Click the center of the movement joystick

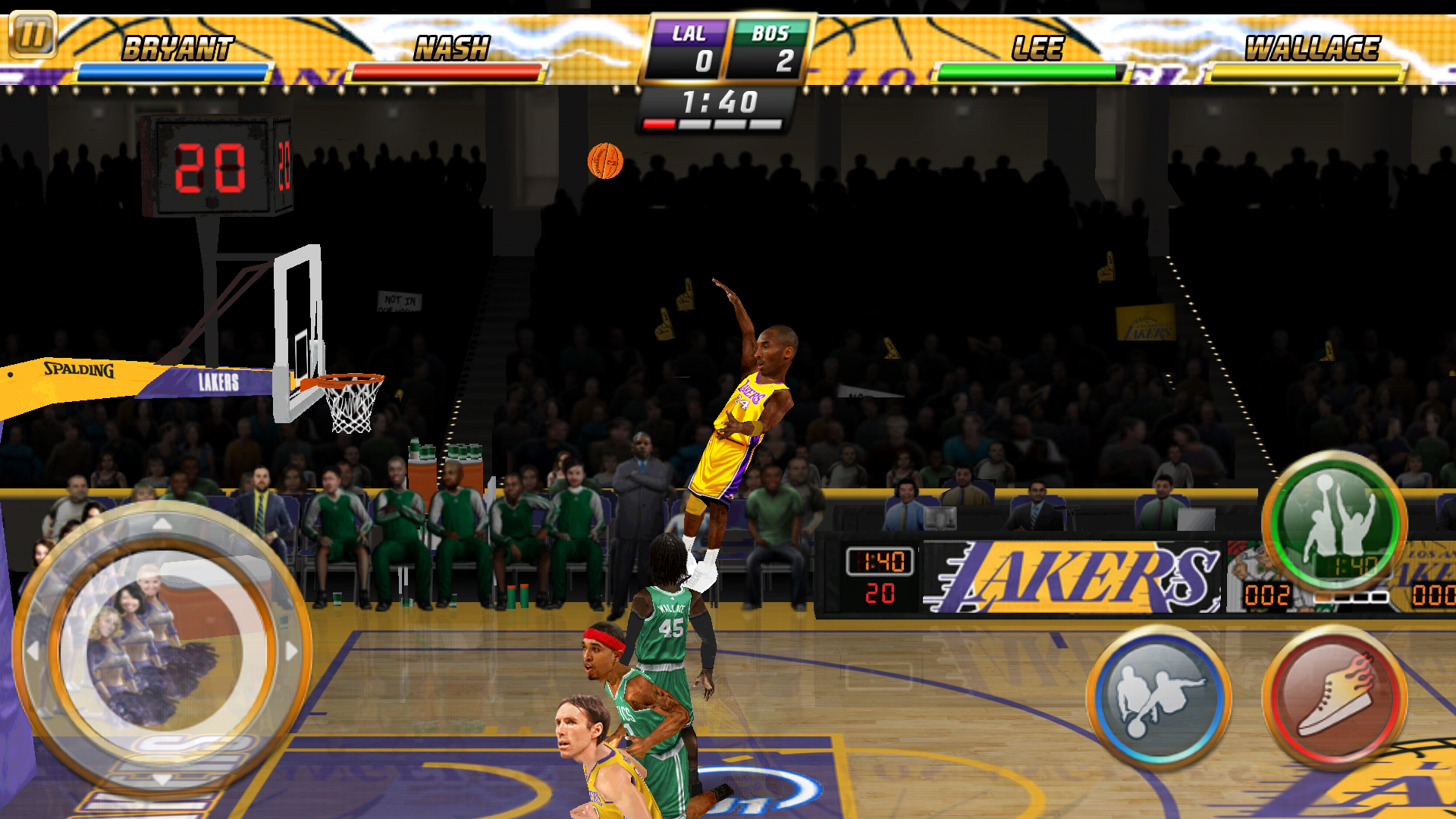click(162, 651)
